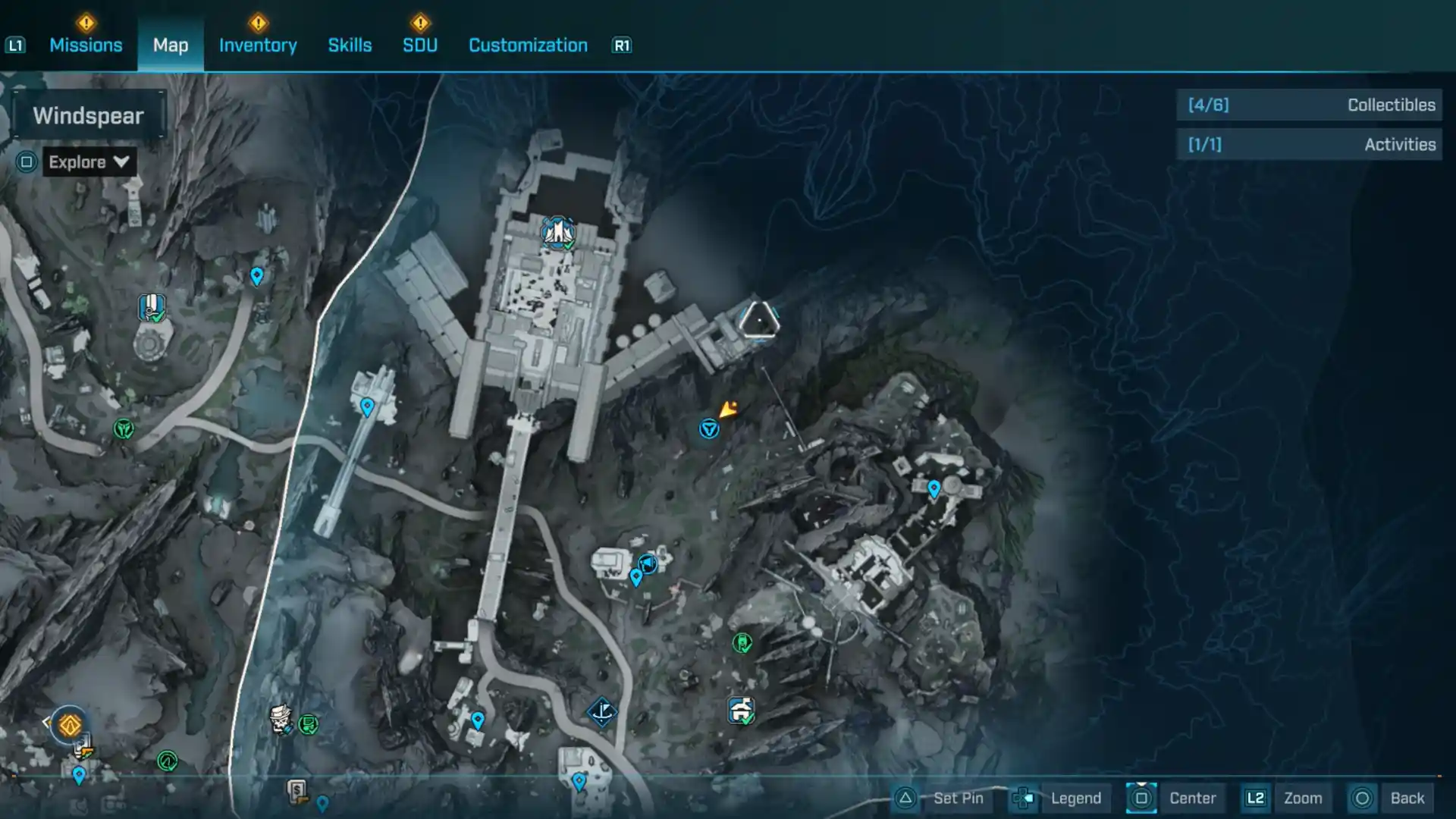Show the Collectibles list entry
The height and width of the screenshot is (819, 1456).
tap(1310, 105)
